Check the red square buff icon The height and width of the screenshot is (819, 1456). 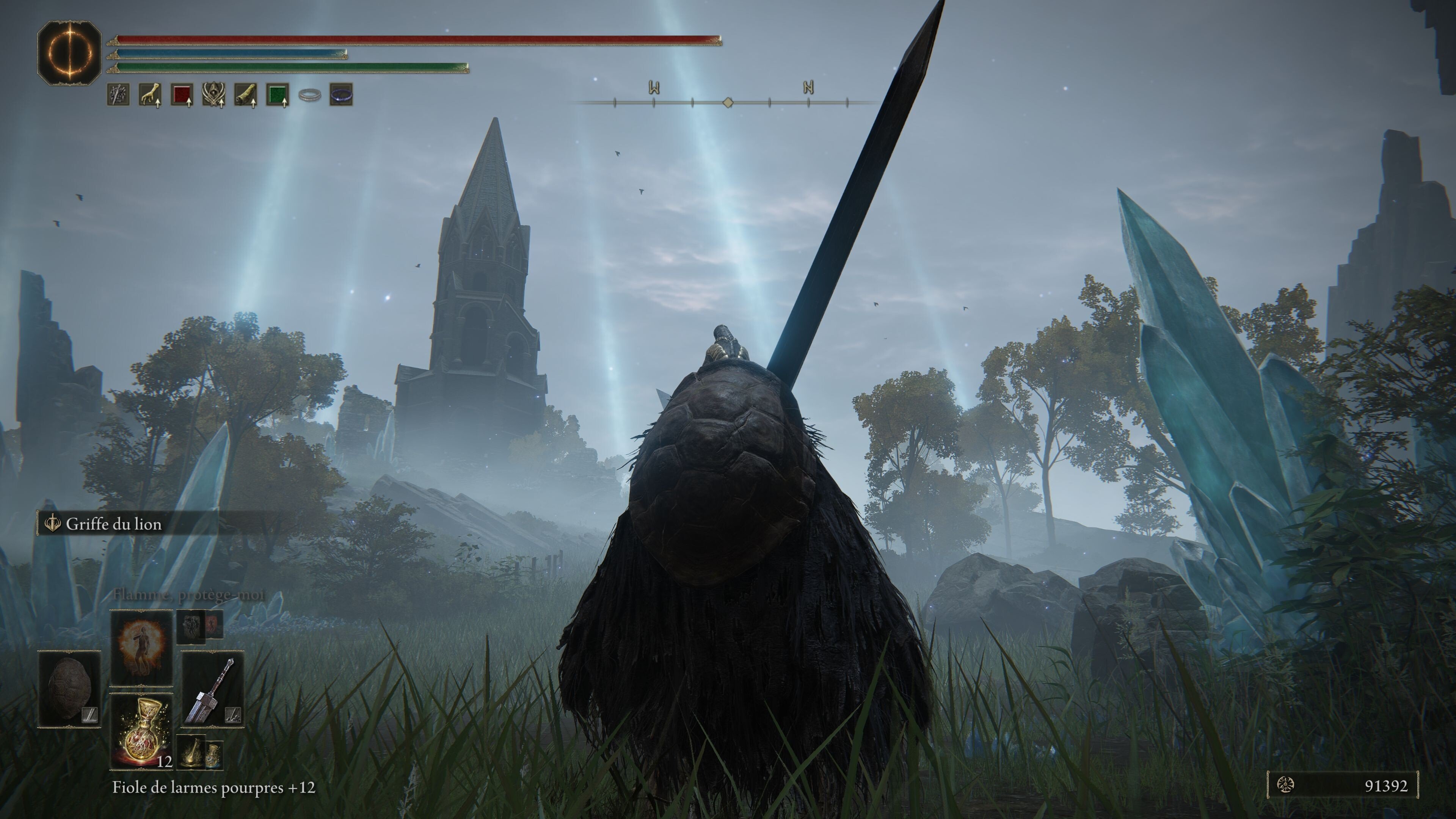tap(182, 94)
